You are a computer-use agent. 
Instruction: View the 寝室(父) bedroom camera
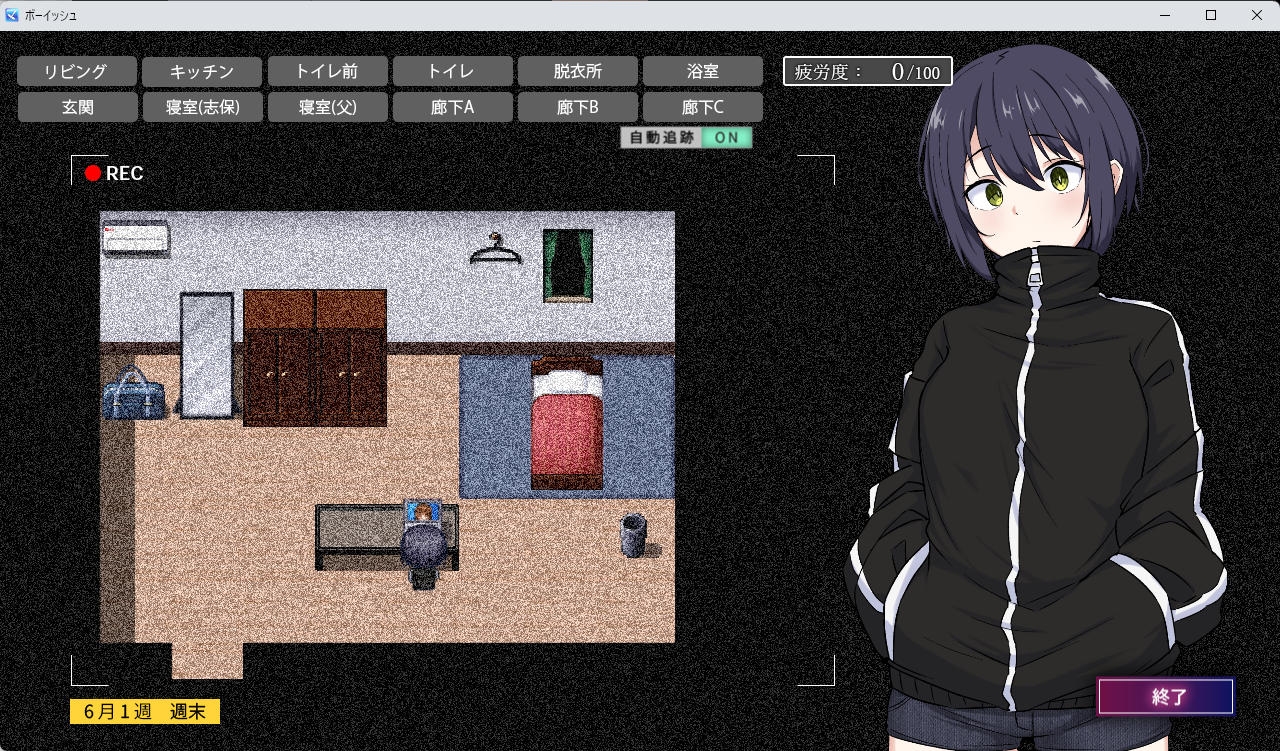pyautogui.click(x=327, y=107)
